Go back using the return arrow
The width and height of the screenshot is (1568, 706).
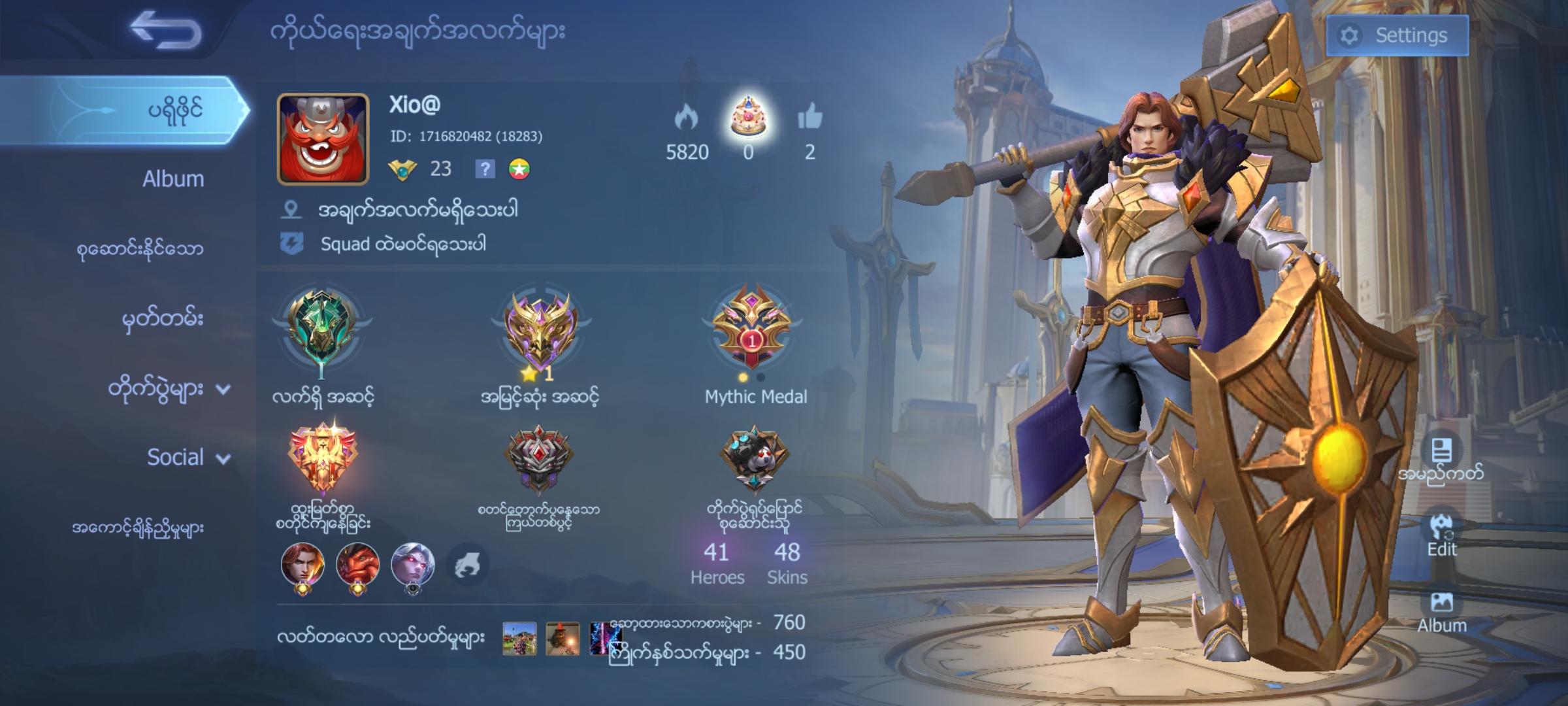(x=166, y=31)
